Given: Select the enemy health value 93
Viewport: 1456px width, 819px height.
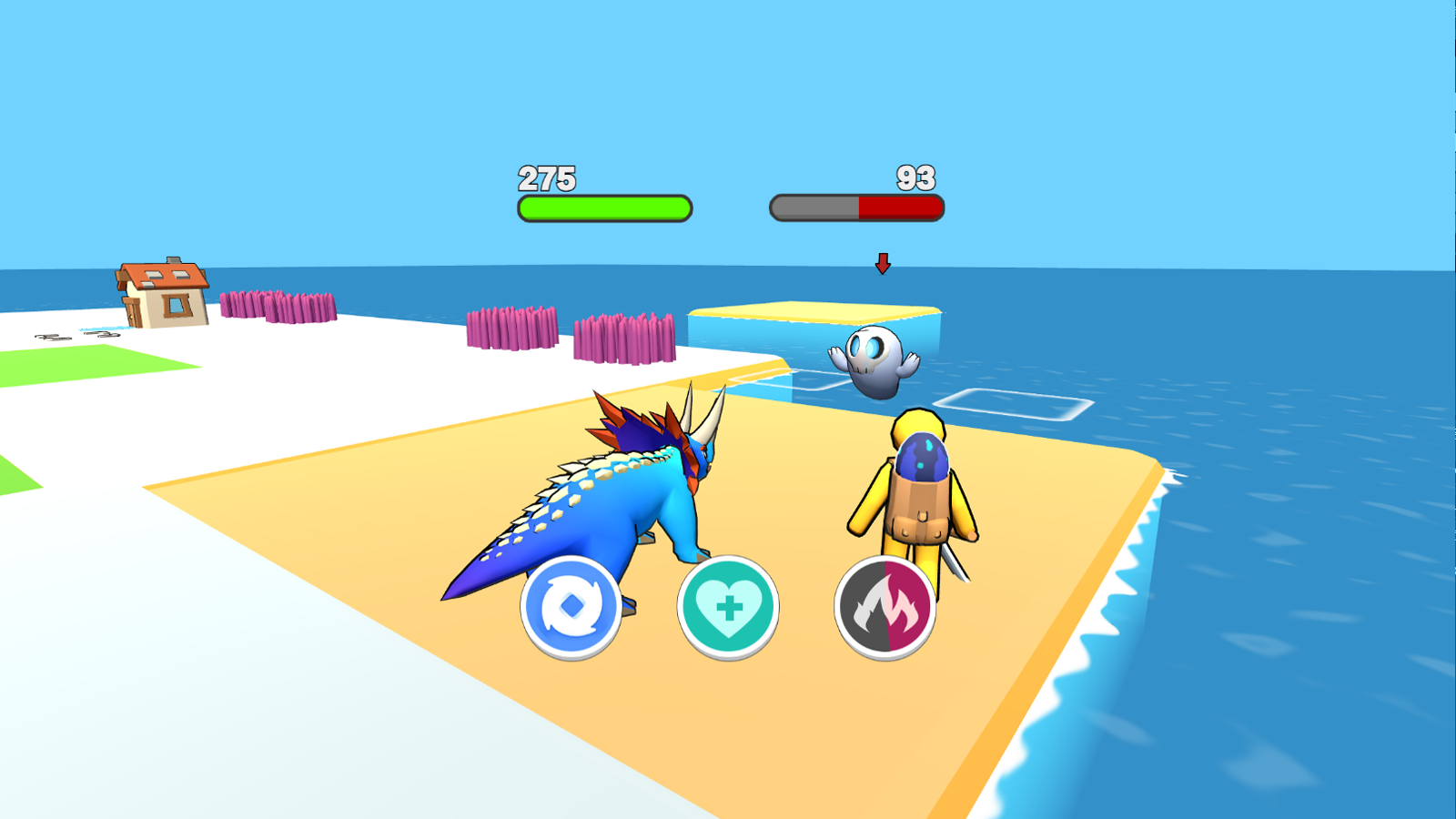Looking at the screenshot, I should point(915,175).
